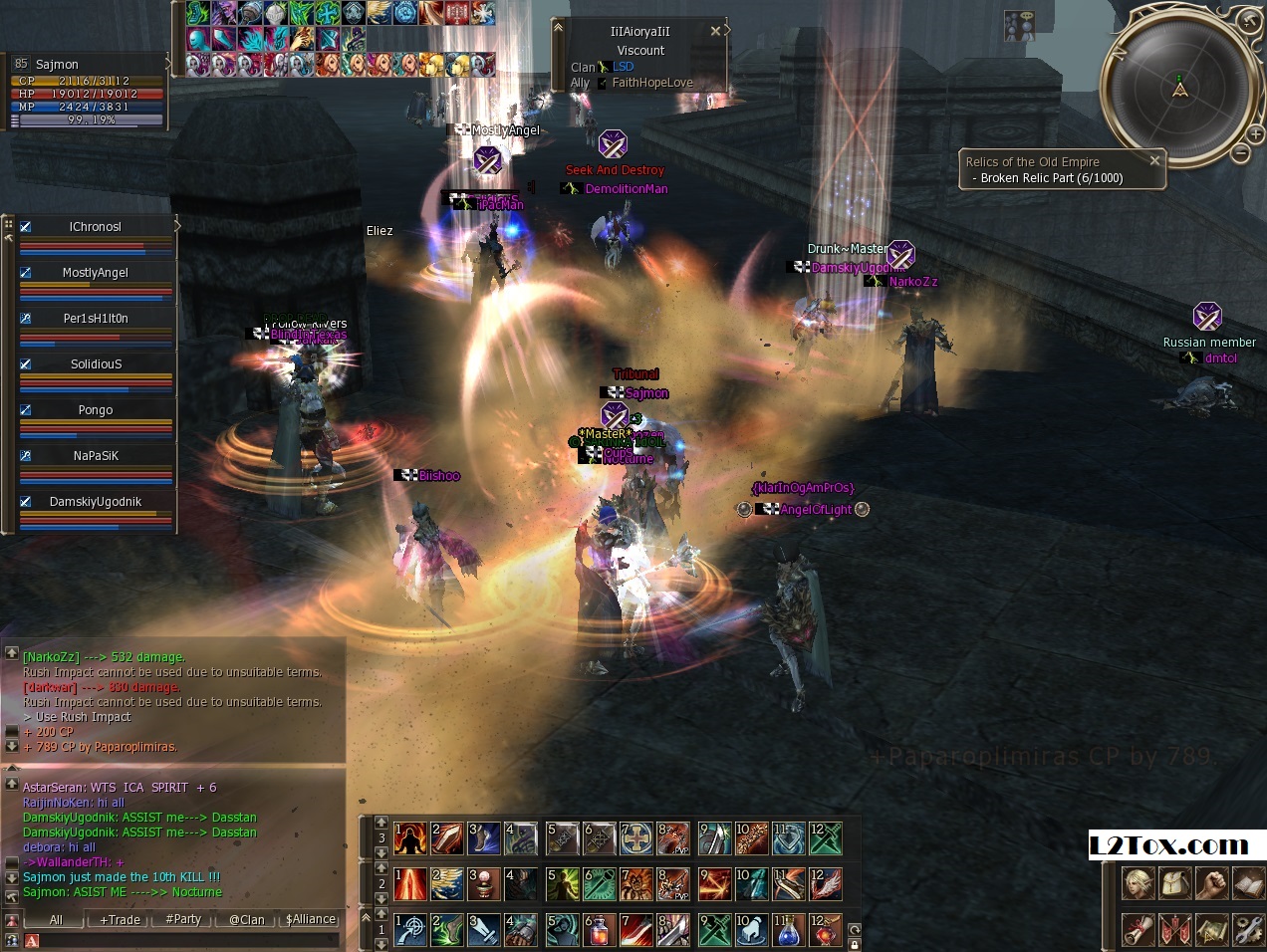Open the character status menu icon
This screenshot has width=1267, height=952.
point(1138,883)
